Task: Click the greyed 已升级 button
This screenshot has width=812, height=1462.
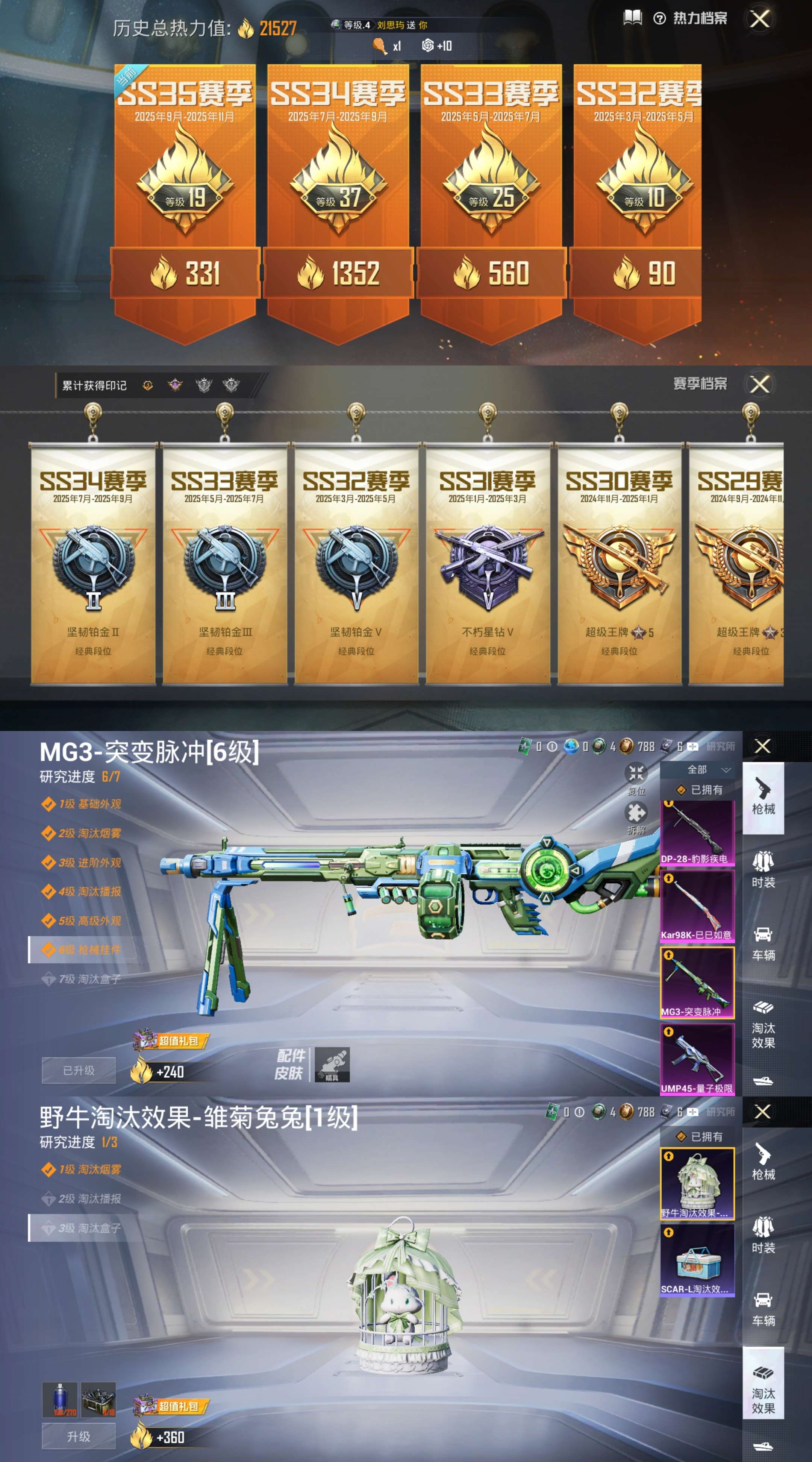Action: [79, 1071]
